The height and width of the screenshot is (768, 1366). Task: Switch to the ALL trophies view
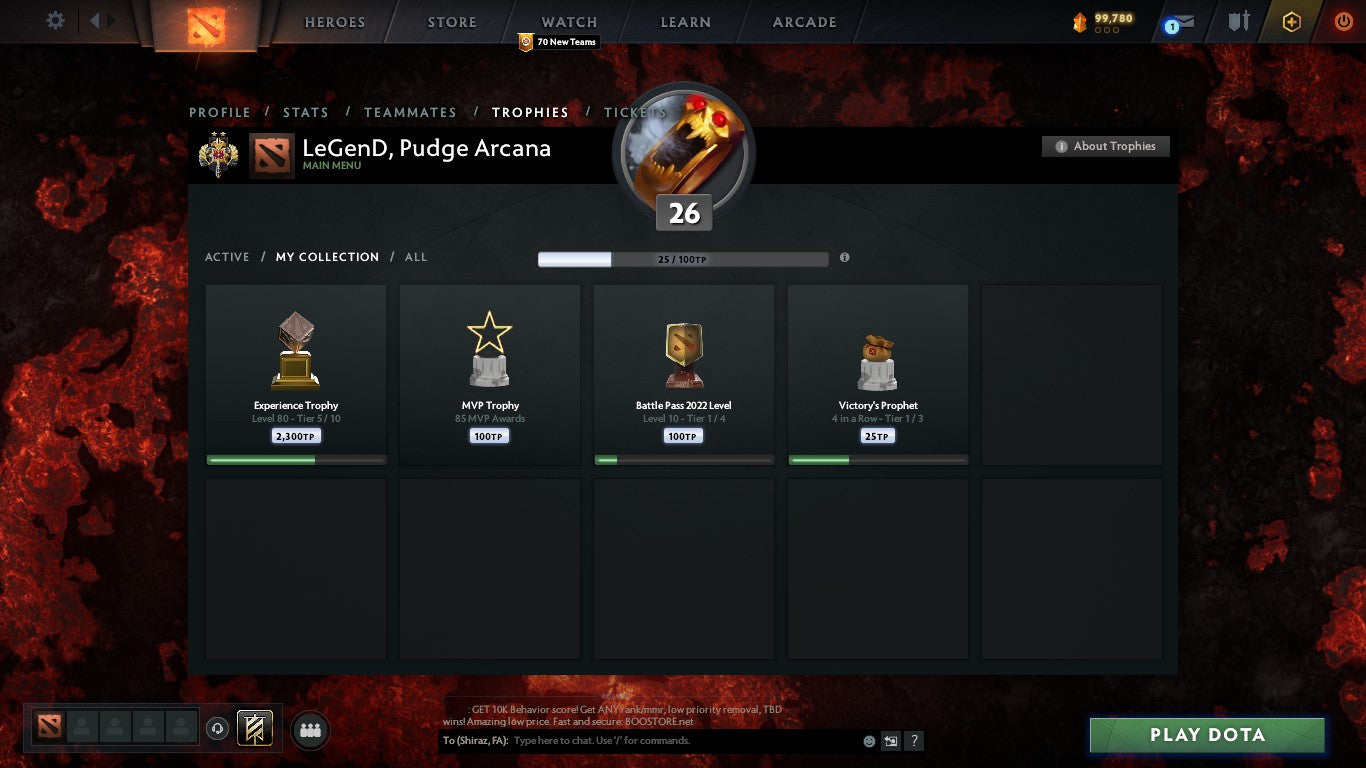415,257
